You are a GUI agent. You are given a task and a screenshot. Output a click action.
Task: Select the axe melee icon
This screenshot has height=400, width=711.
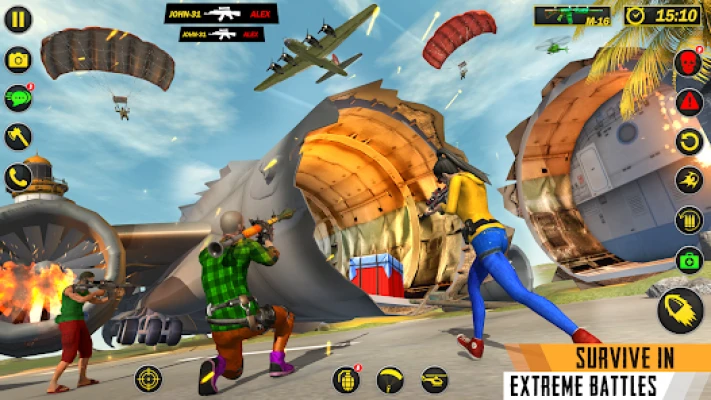18,137
